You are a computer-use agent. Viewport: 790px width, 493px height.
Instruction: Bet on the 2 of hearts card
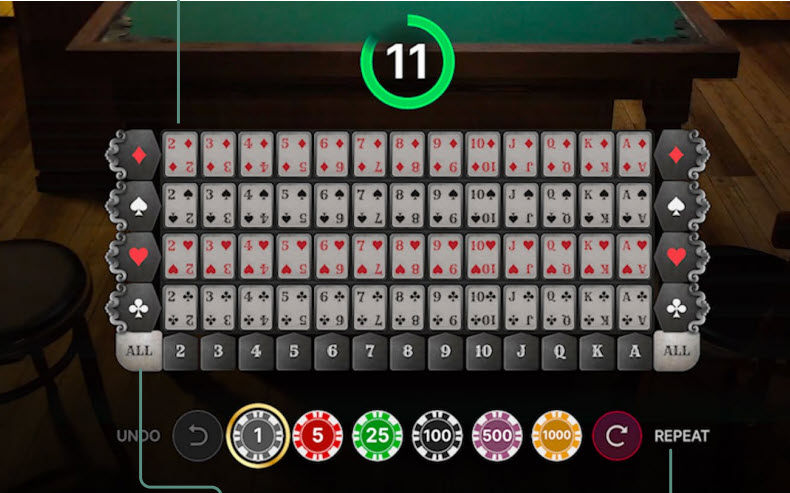pyautogui.click(x=180, y=257)
